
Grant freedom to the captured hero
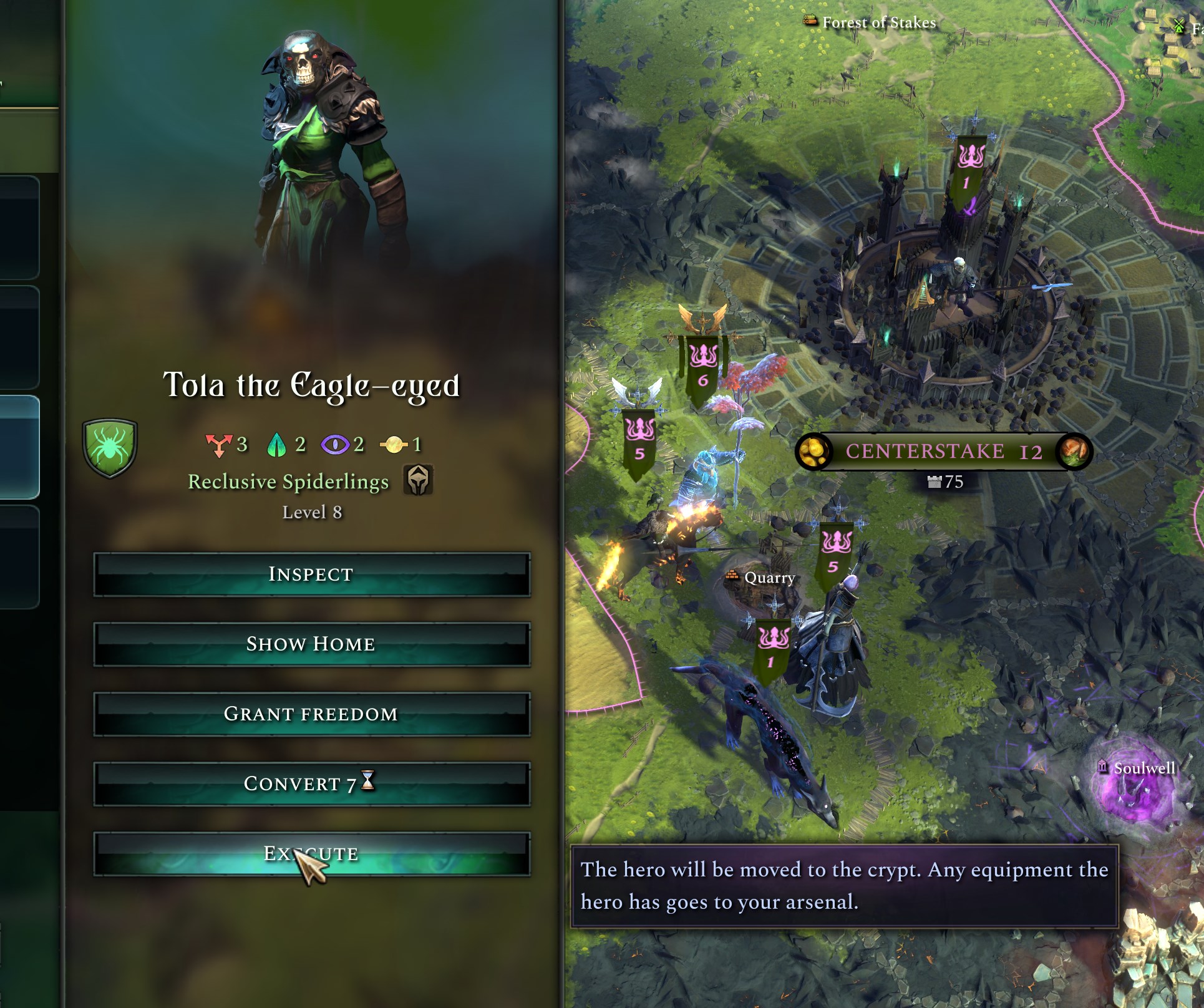[x=311, y=714]
